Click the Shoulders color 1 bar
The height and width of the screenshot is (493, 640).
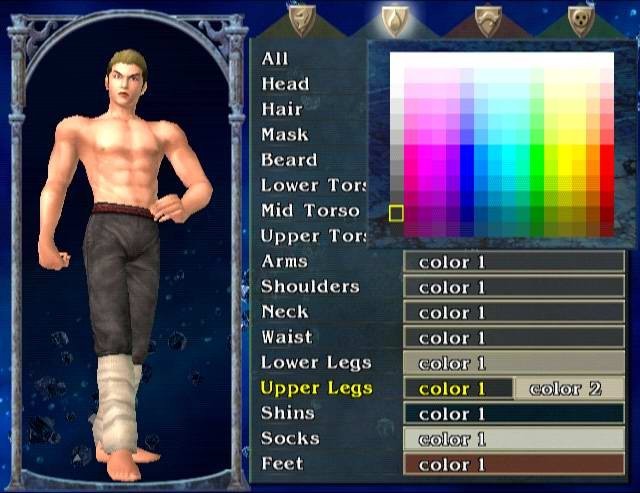coord(514,287)
